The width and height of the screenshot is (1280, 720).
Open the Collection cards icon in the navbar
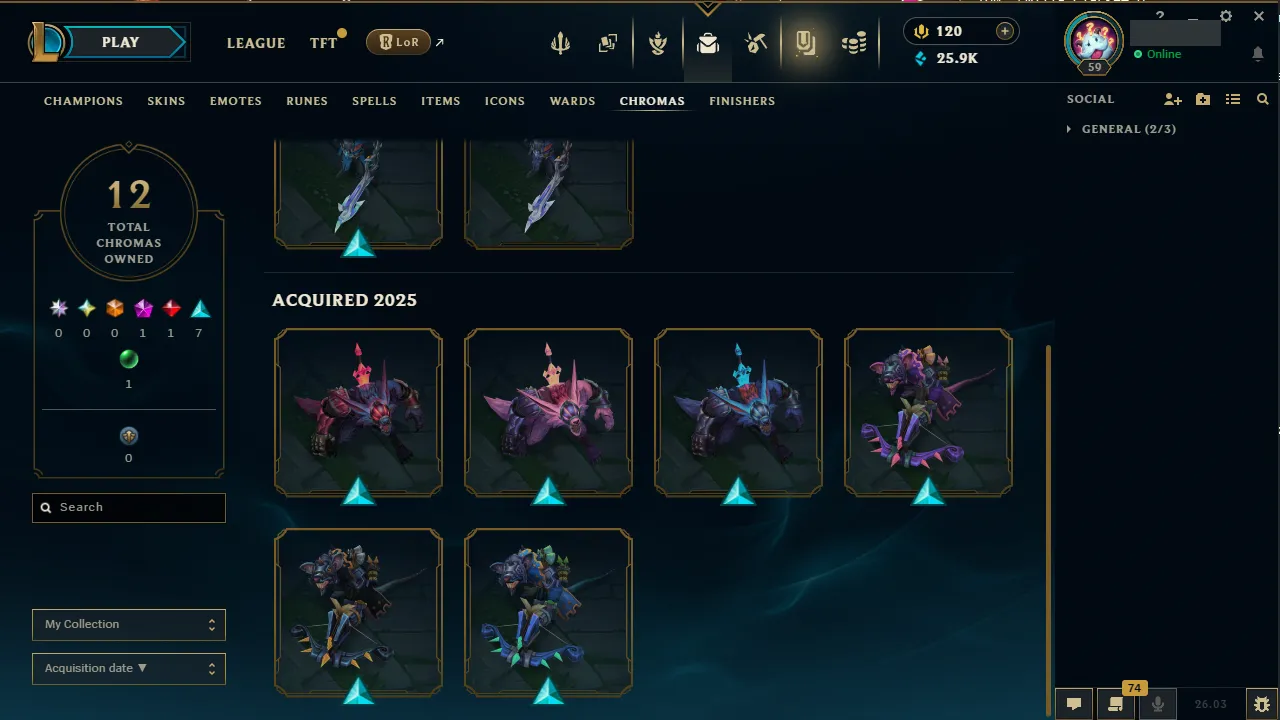click(607, 42)
